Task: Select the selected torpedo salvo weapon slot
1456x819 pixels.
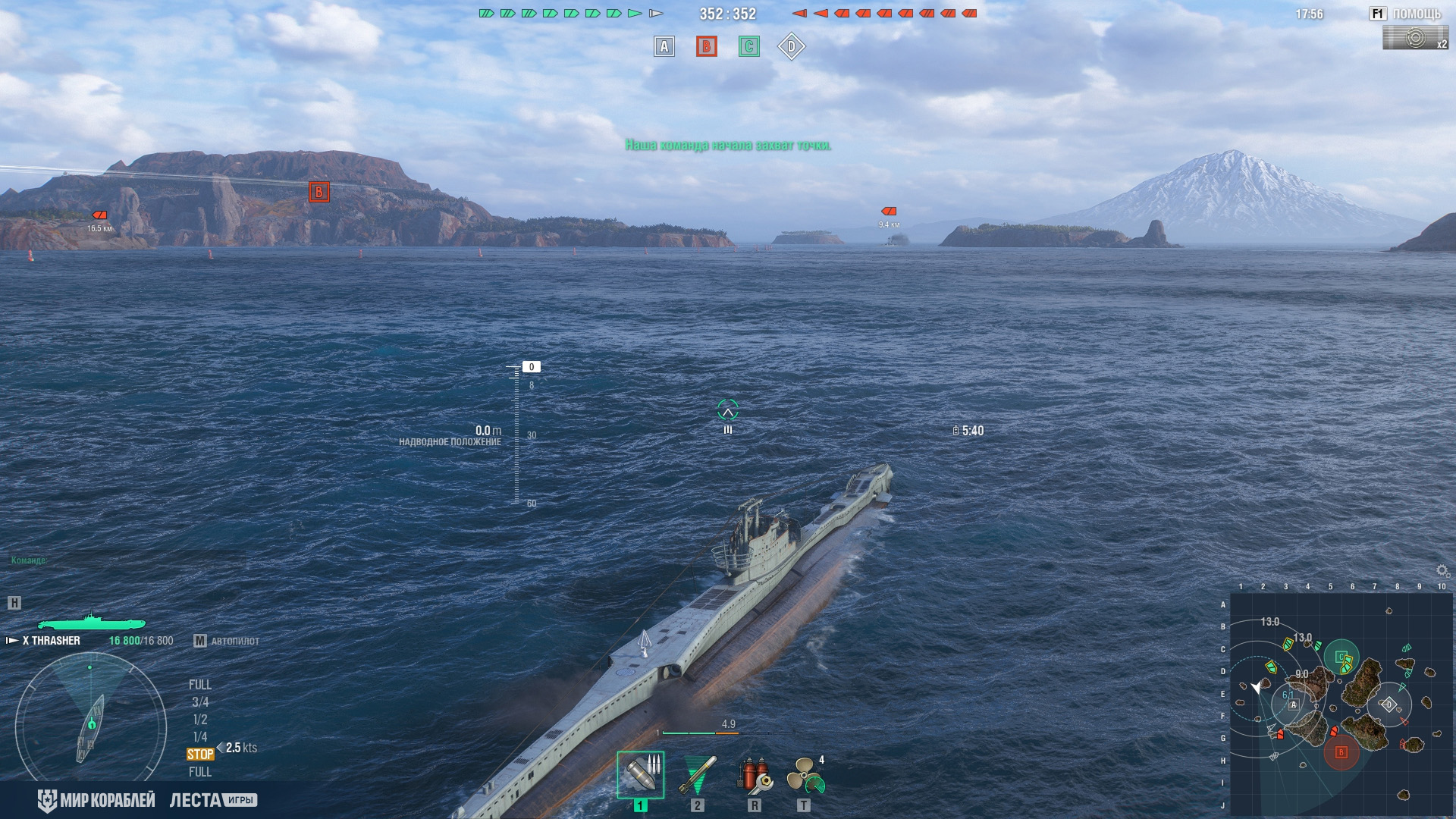Action: coord(640,774)
